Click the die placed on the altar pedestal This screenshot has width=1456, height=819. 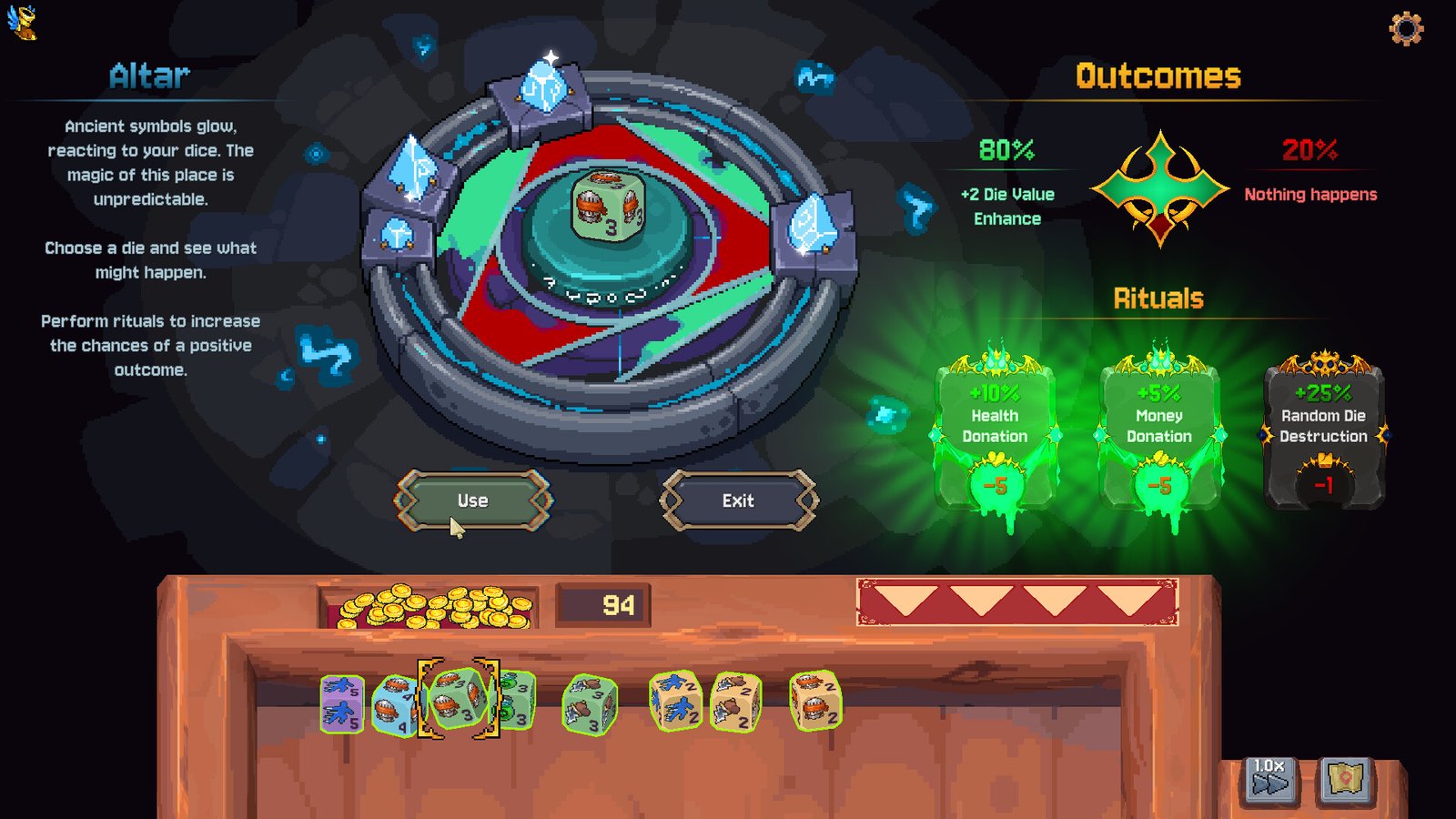click(608, 207)
